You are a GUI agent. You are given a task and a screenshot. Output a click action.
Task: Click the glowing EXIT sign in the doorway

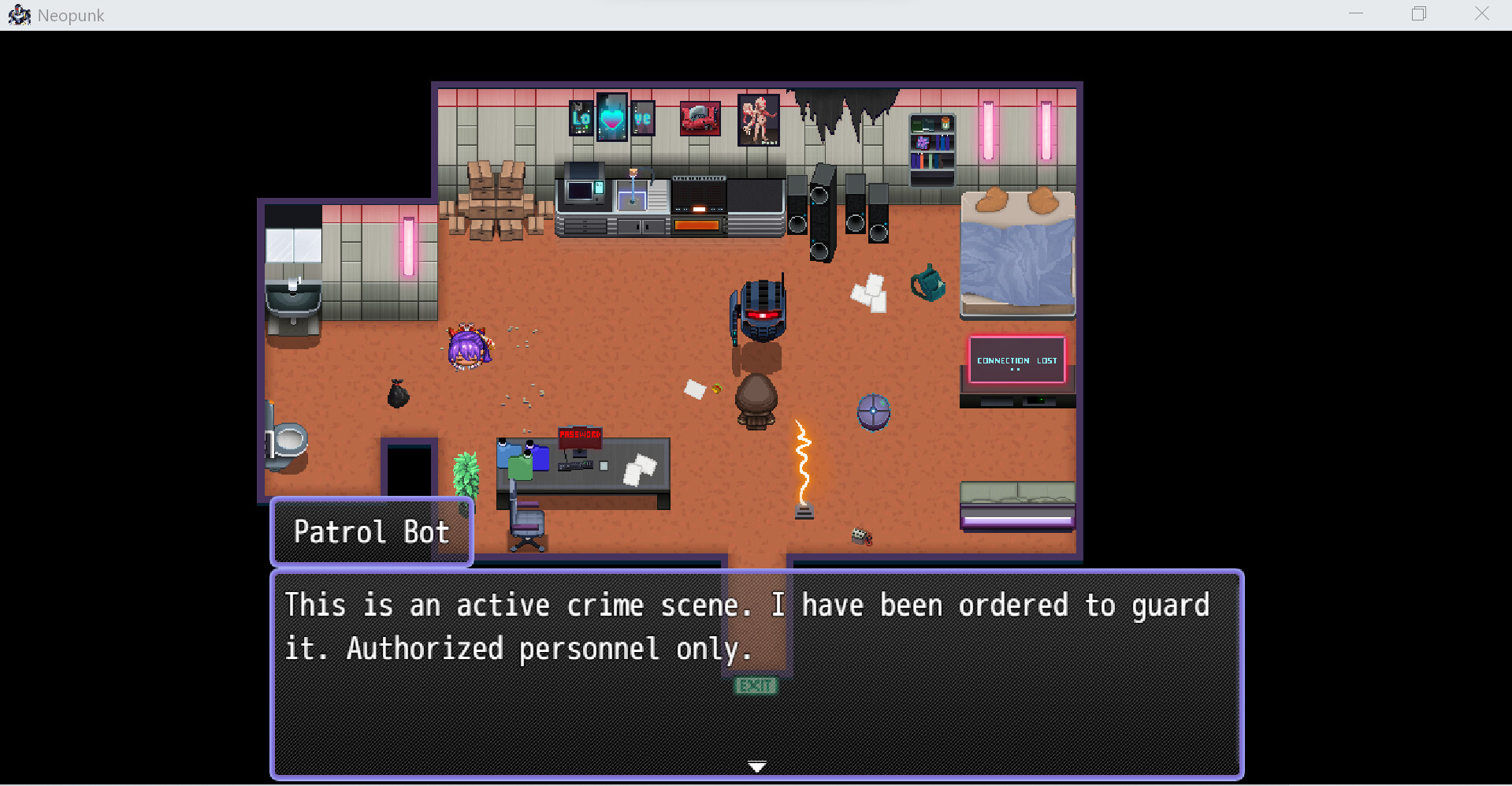point(756,685)
